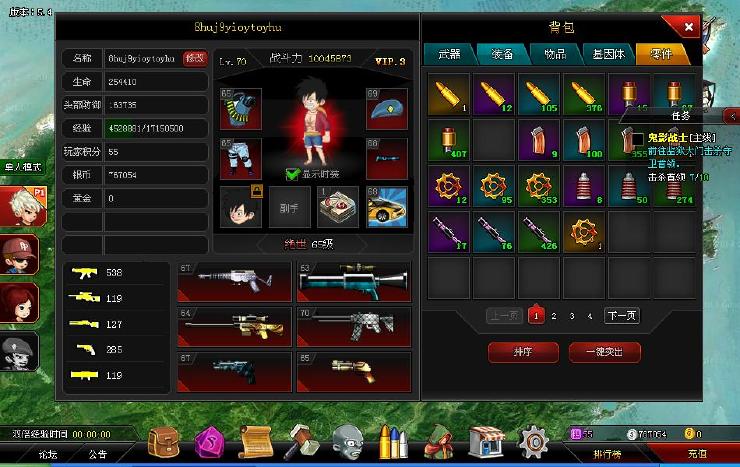Open the 装备 tab
The height and width of the screenshot is (467, 740).
502,53
